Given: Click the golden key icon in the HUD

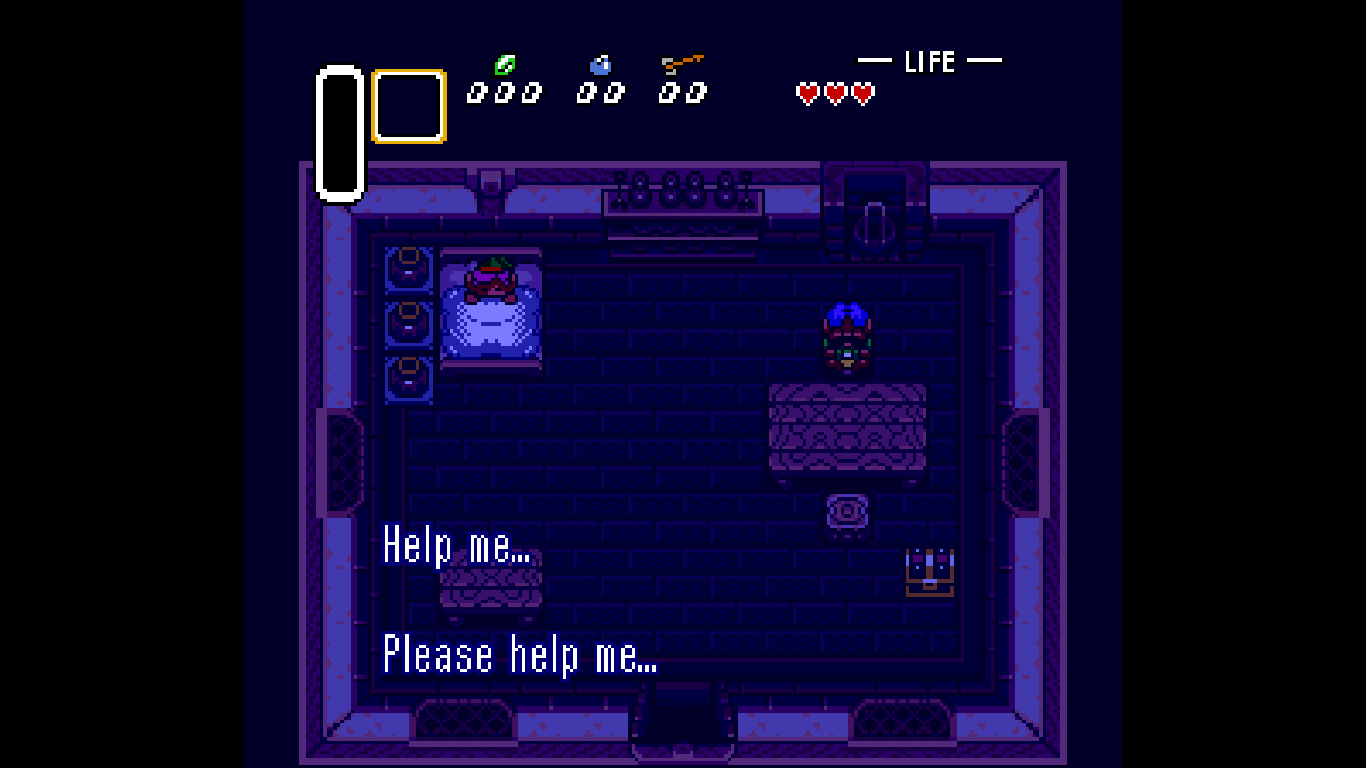Looking at the screenshot, I should point(681,62).
